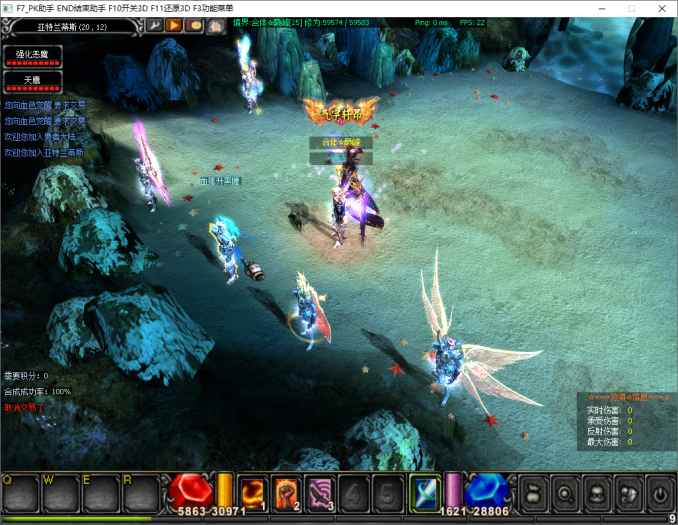Trigger the glowing blue sword skill
Screen dimensions: 678x525
[x=424, y=491]
